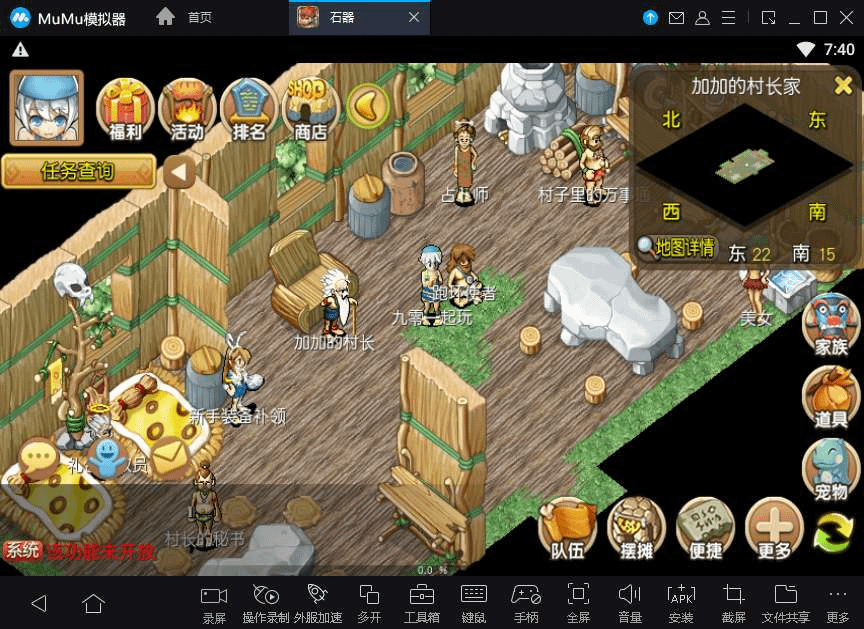Expand the 更多 more options
Viewport: 864px width, 629px height.
pos(774,528)
